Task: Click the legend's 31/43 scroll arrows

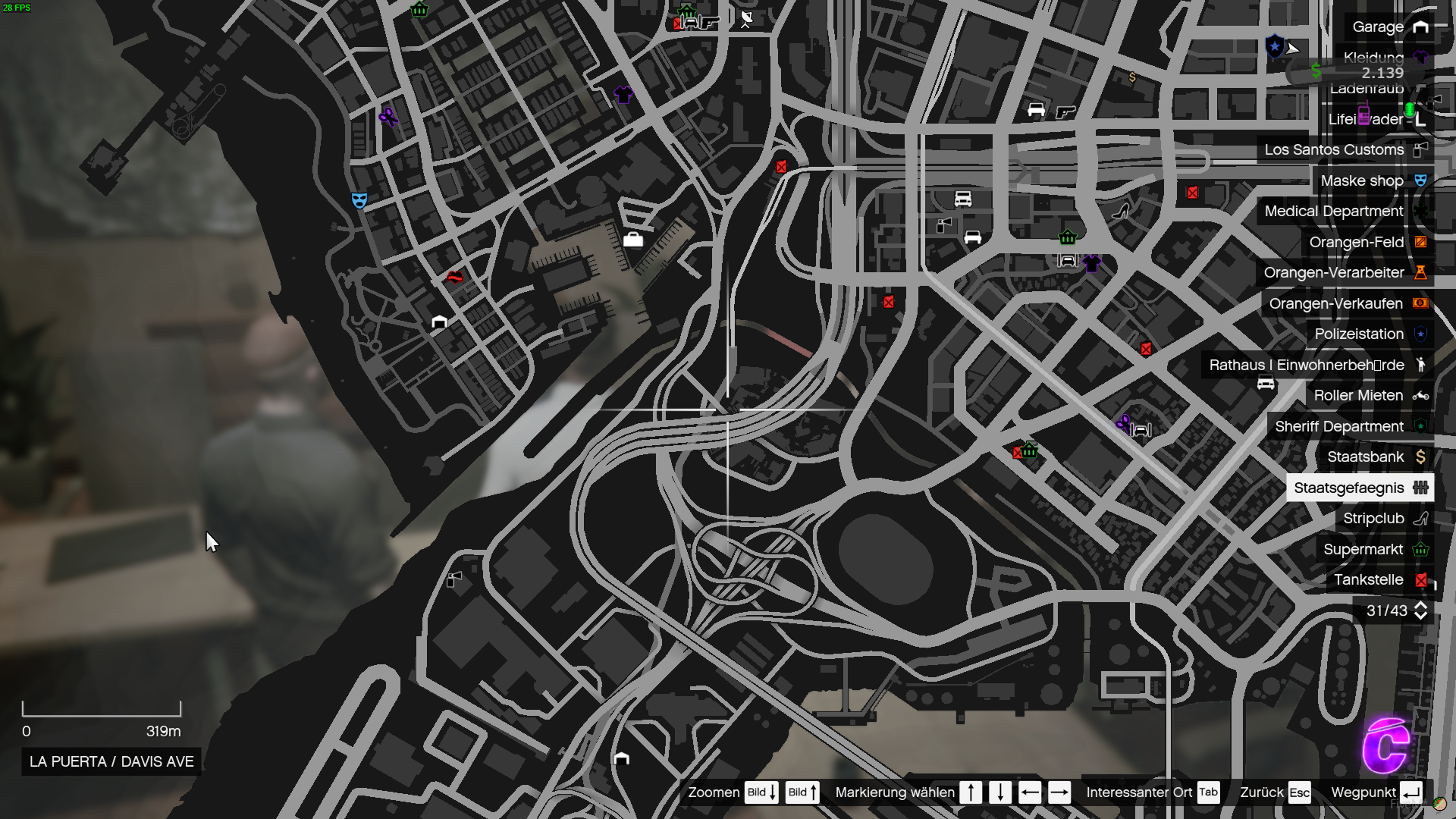Action: click(x=1420, y=611)
